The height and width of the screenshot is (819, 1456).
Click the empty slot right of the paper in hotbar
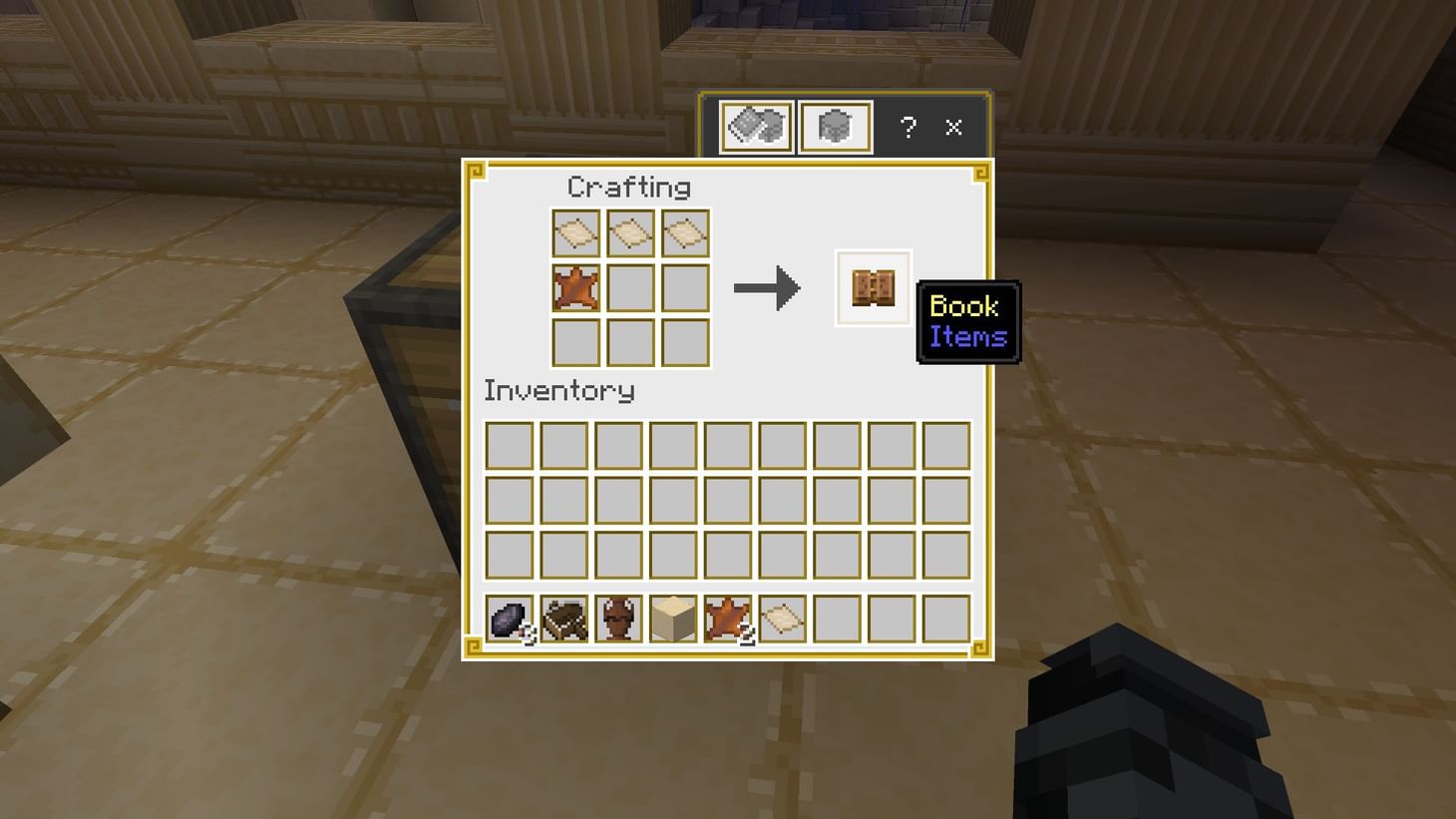pyautogui.click(x=837, y=618)
